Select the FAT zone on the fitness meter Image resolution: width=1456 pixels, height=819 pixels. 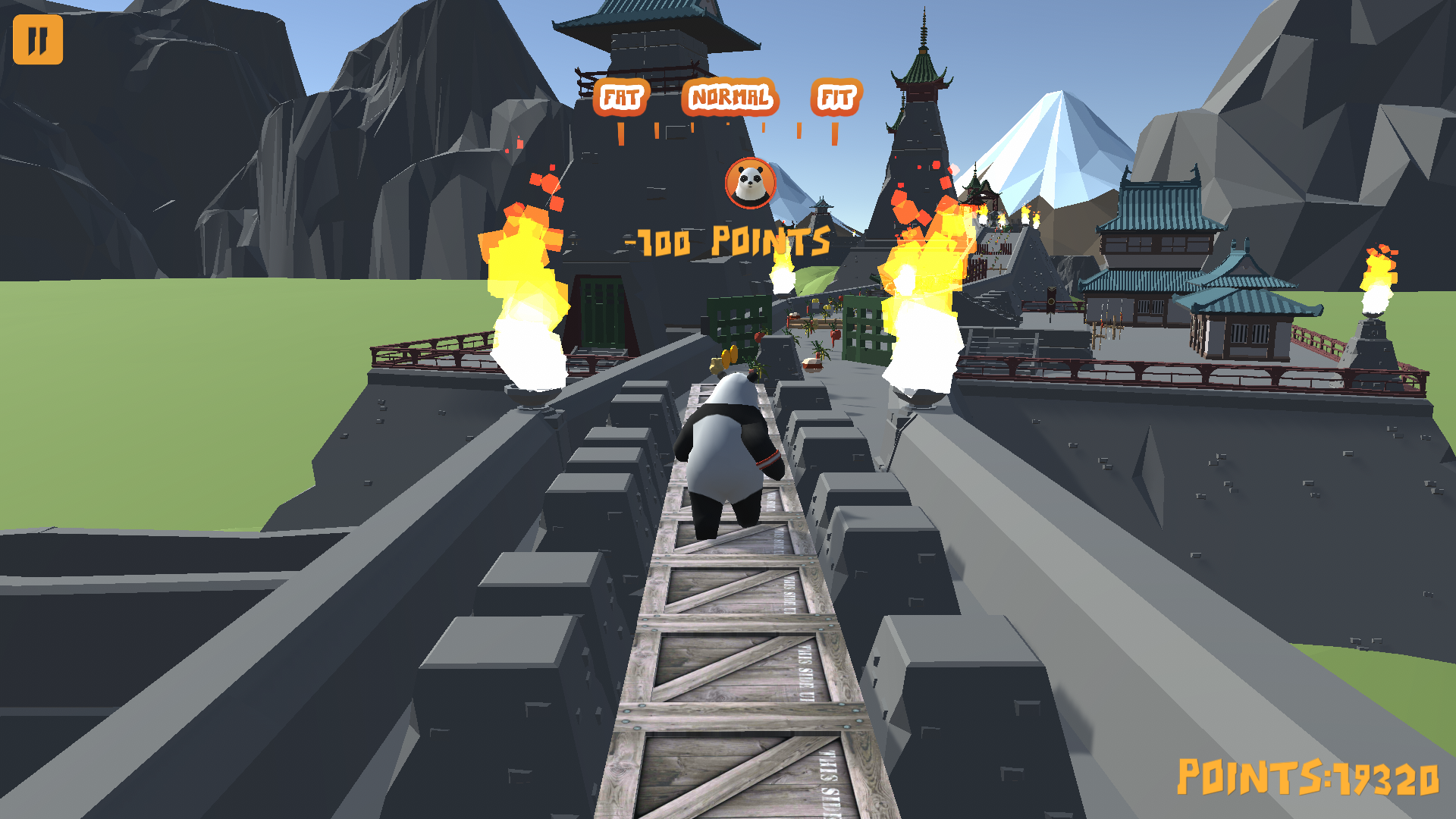tap(620, 97)
